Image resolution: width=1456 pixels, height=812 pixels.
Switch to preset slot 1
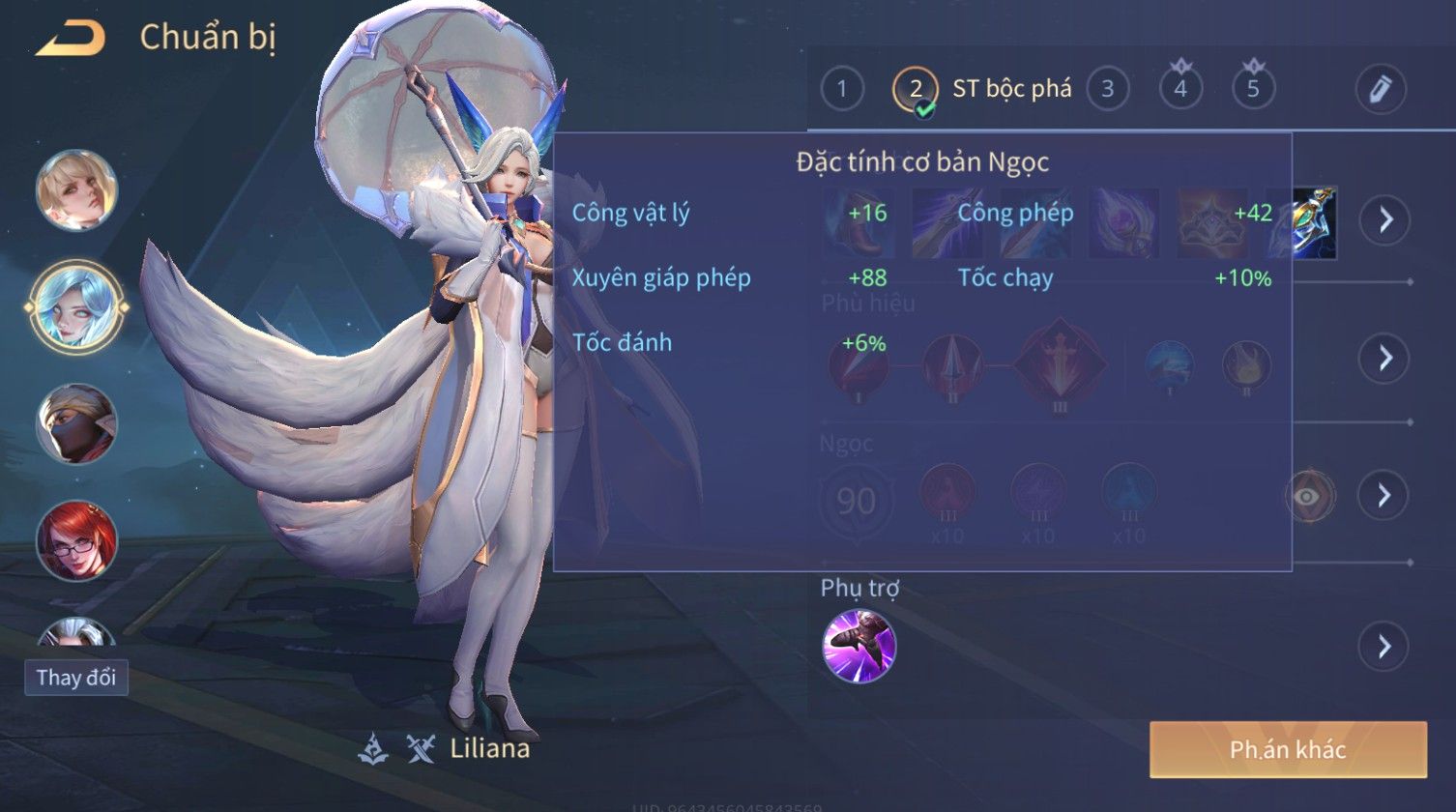pos(841,90)
